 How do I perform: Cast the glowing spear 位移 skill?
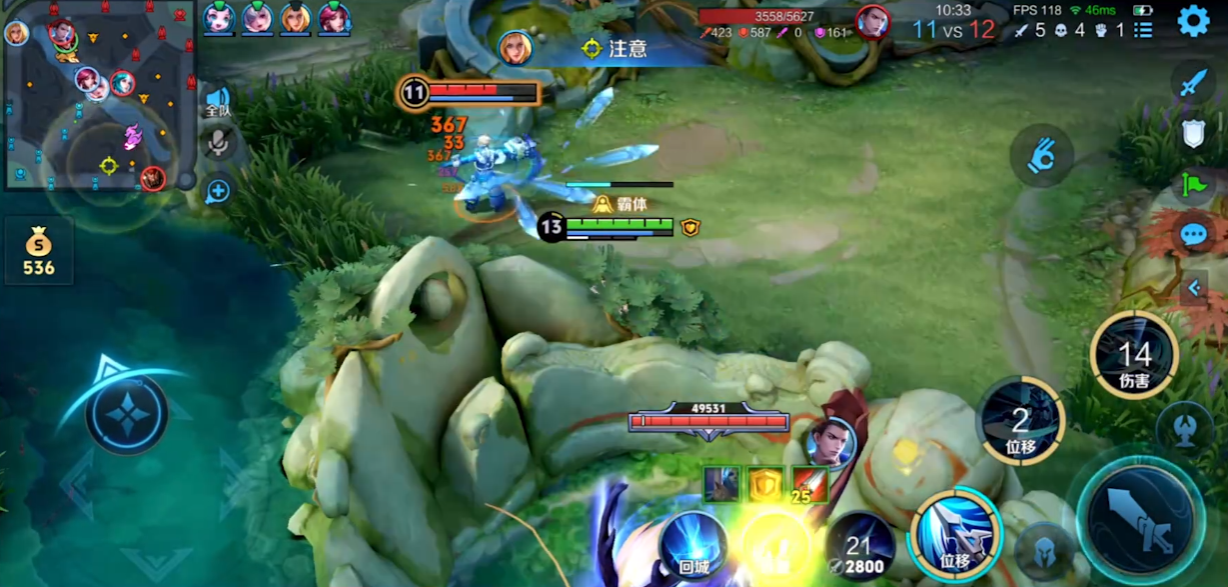pyautogui.click(x=955, y=531)
